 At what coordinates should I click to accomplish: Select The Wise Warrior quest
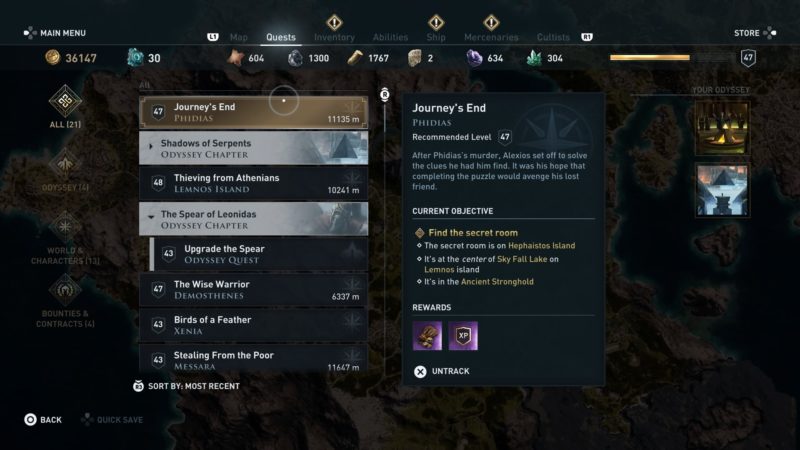(x=253, y=290)
